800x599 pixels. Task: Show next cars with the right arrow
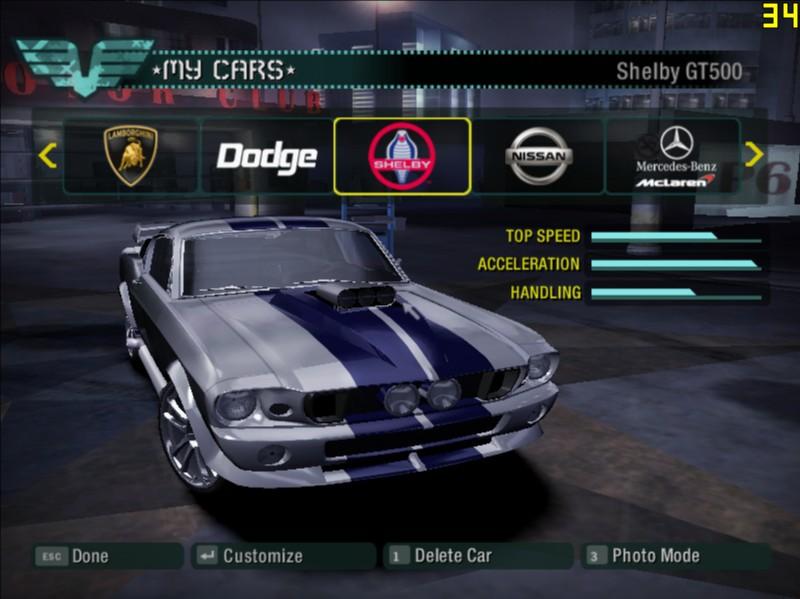click(x=754, y=154)
